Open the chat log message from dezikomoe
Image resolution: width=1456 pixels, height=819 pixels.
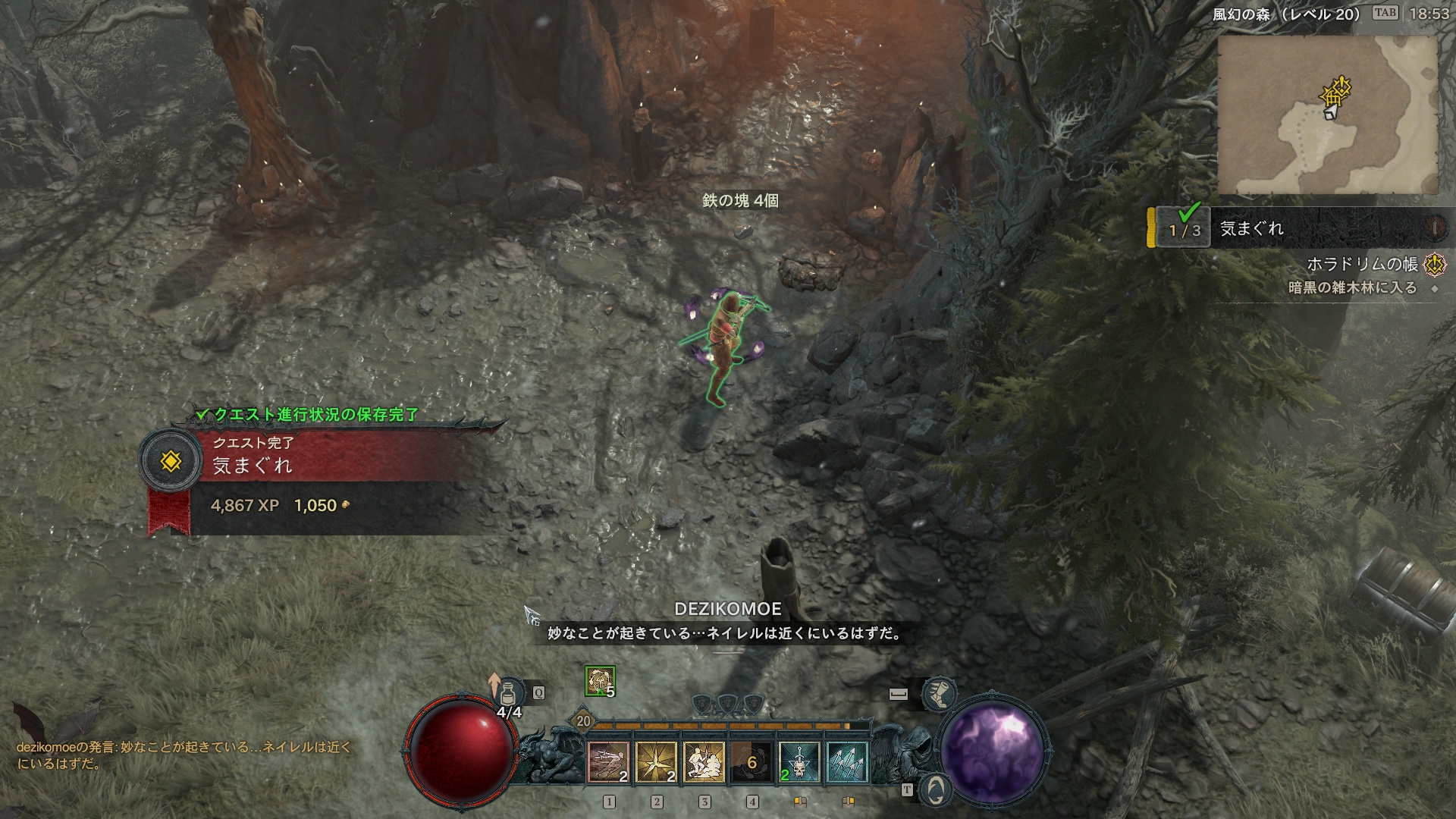tap(184, 755)
